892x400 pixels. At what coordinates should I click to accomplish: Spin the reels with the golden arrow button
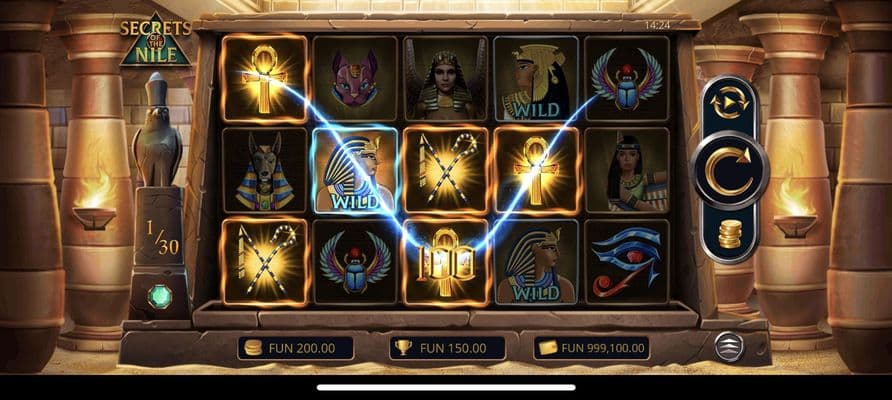(729, 170)
